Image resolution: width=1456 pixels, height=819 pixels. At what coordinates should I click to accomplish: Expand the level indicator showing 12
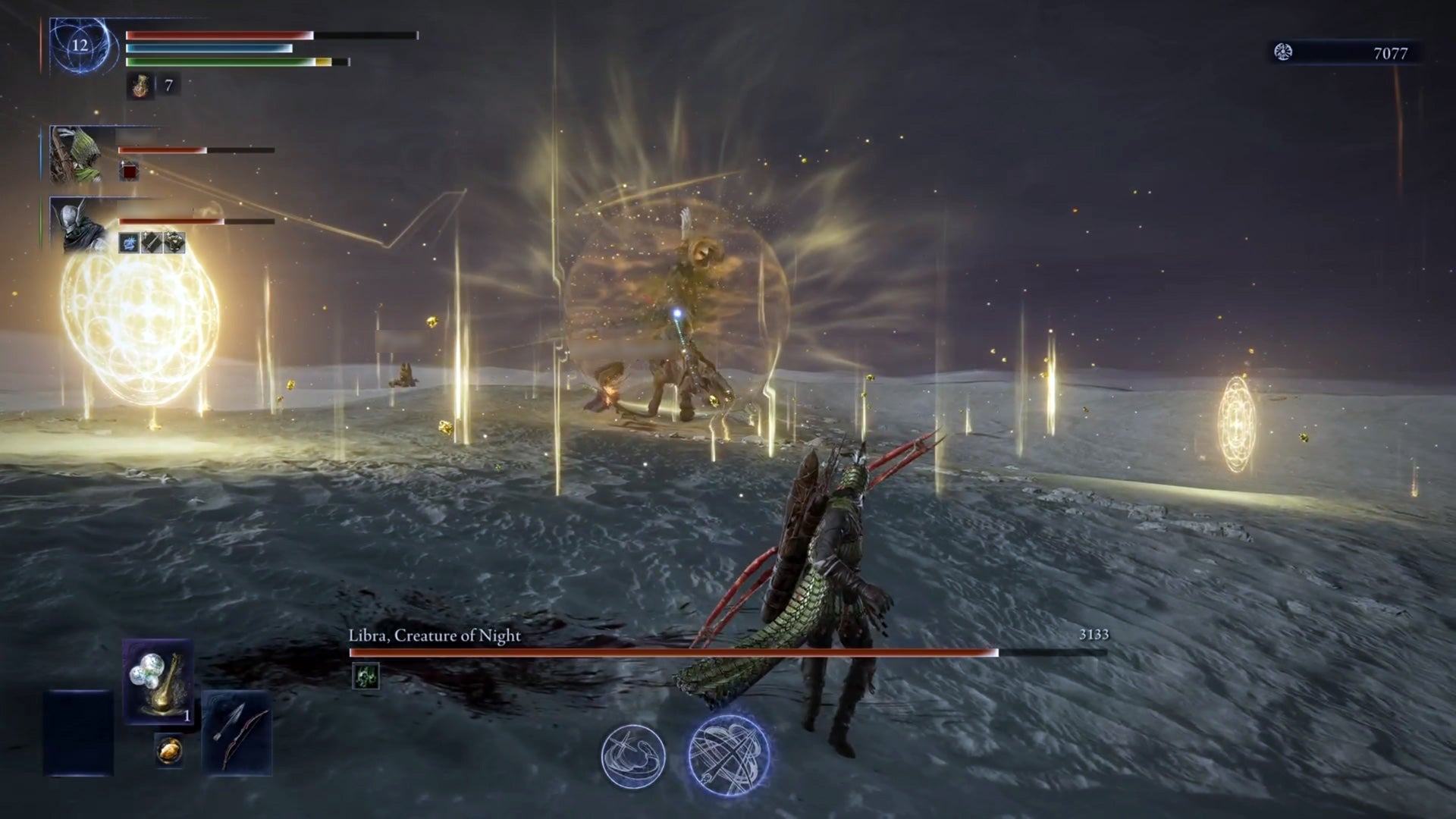[x=78, y=45]
